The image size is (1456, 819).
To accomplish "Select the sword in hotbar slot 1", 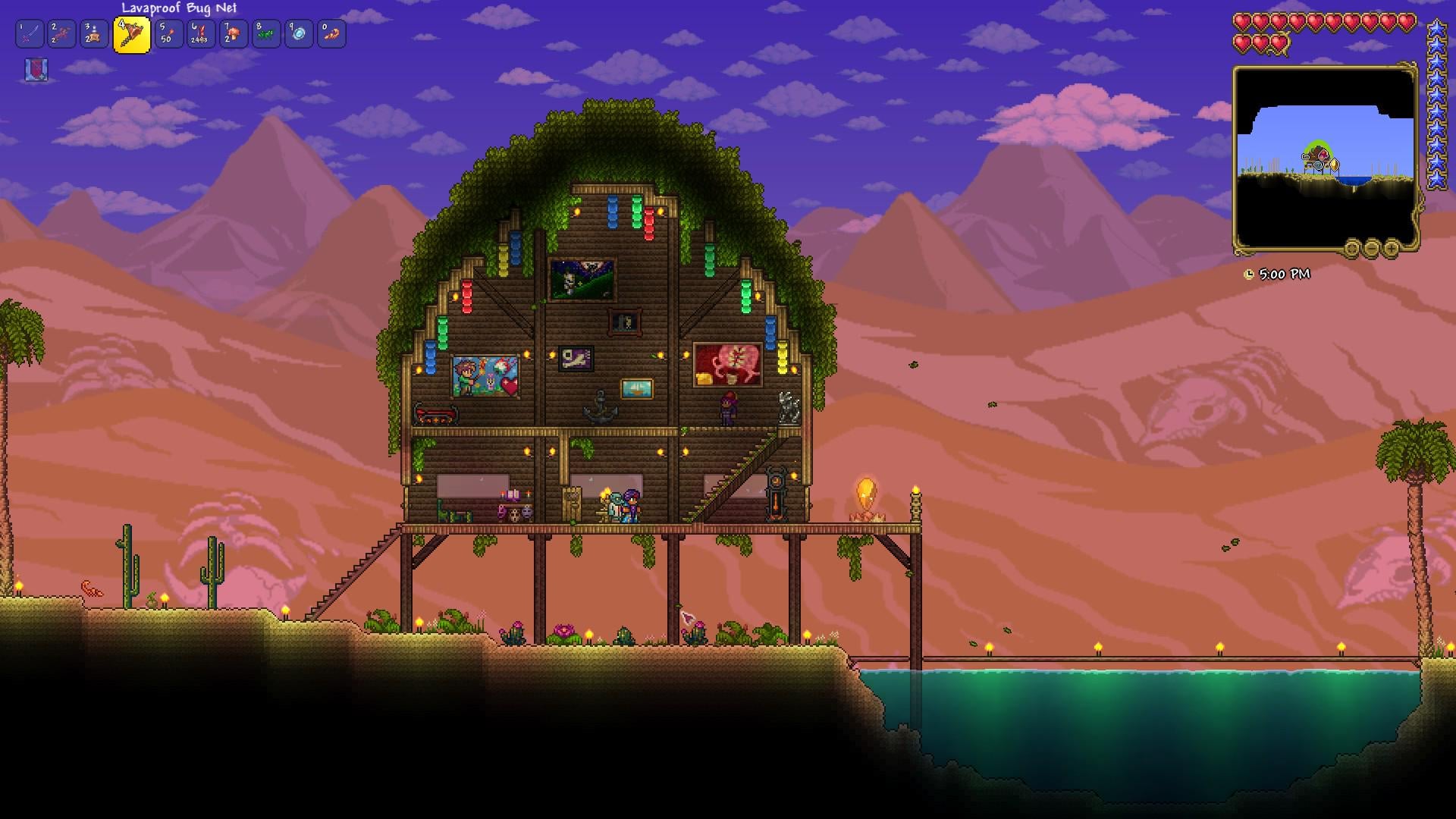I will click(x=30, y=34).
